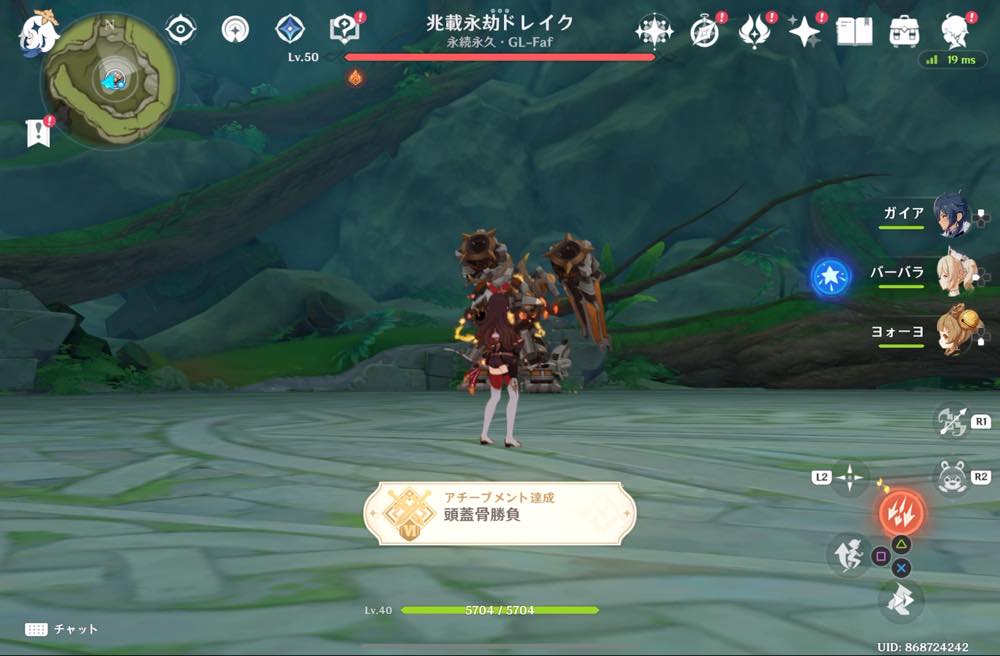
Task: Open the blue diamond icon in the top bar
Action: [x=290, y=30]
